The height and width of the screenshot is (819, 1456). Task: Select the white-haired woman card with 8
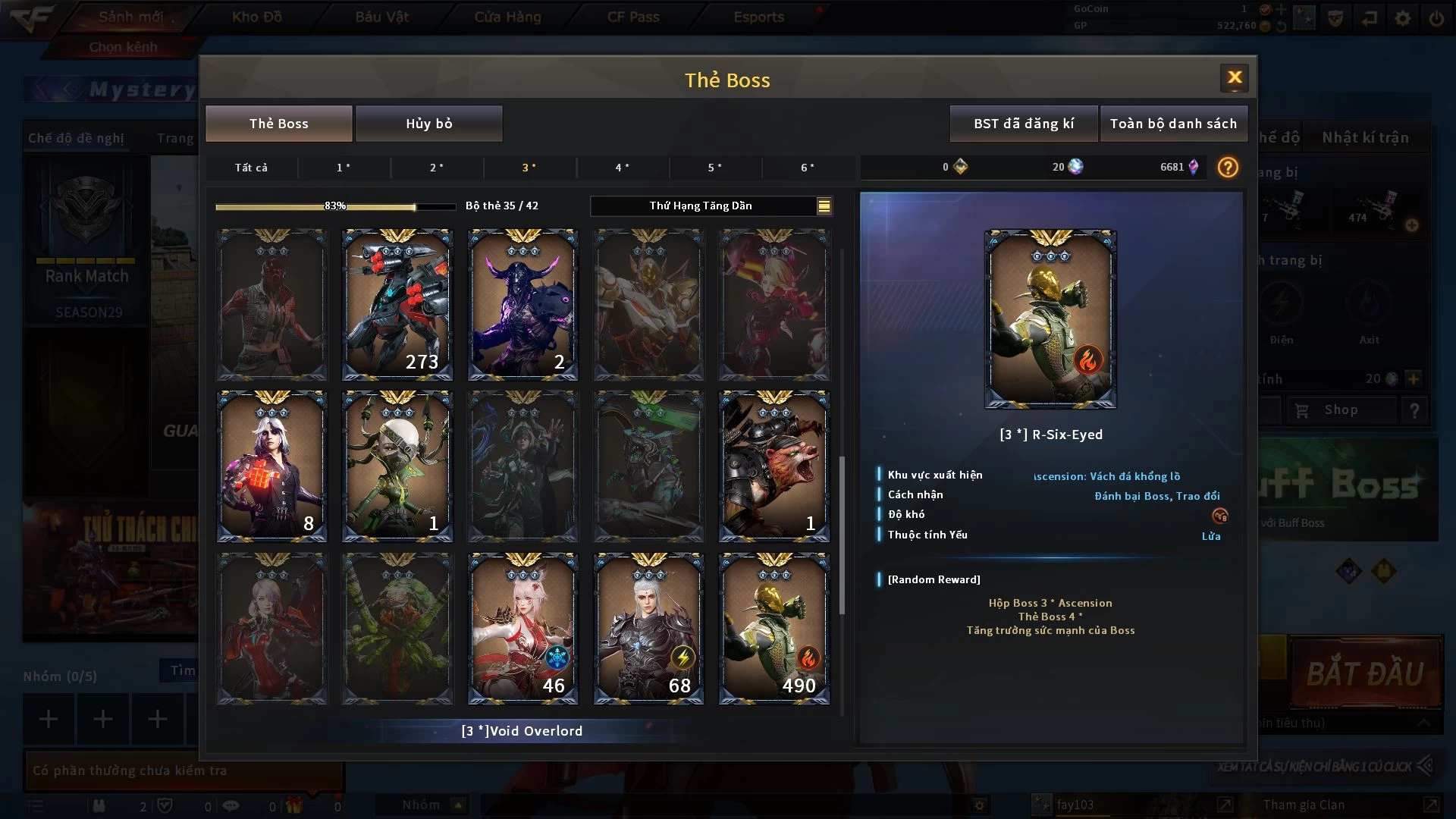(x=271, y=466)
